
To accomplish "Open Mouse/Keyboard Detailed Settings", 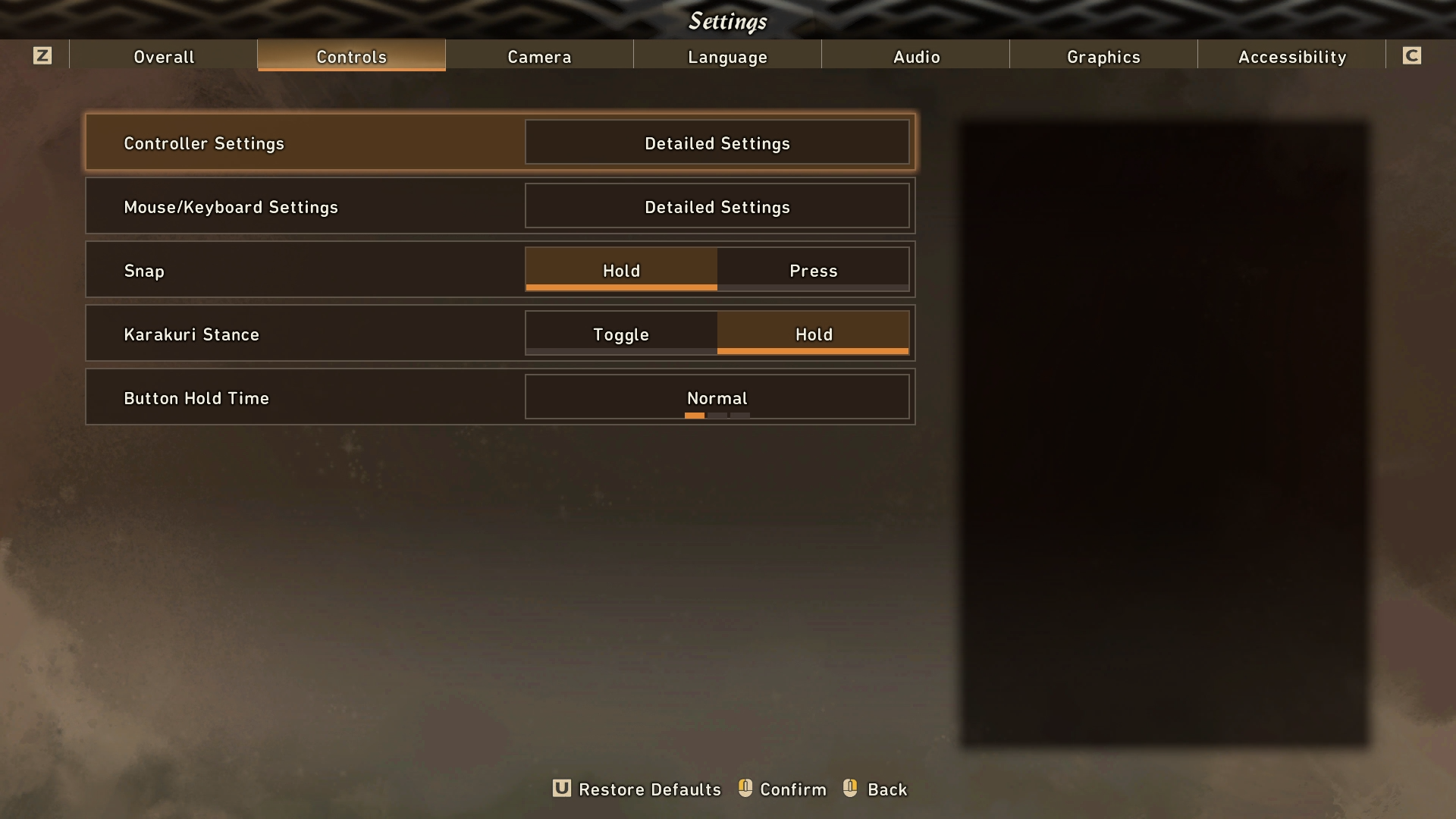I will [x=717, y=206].
